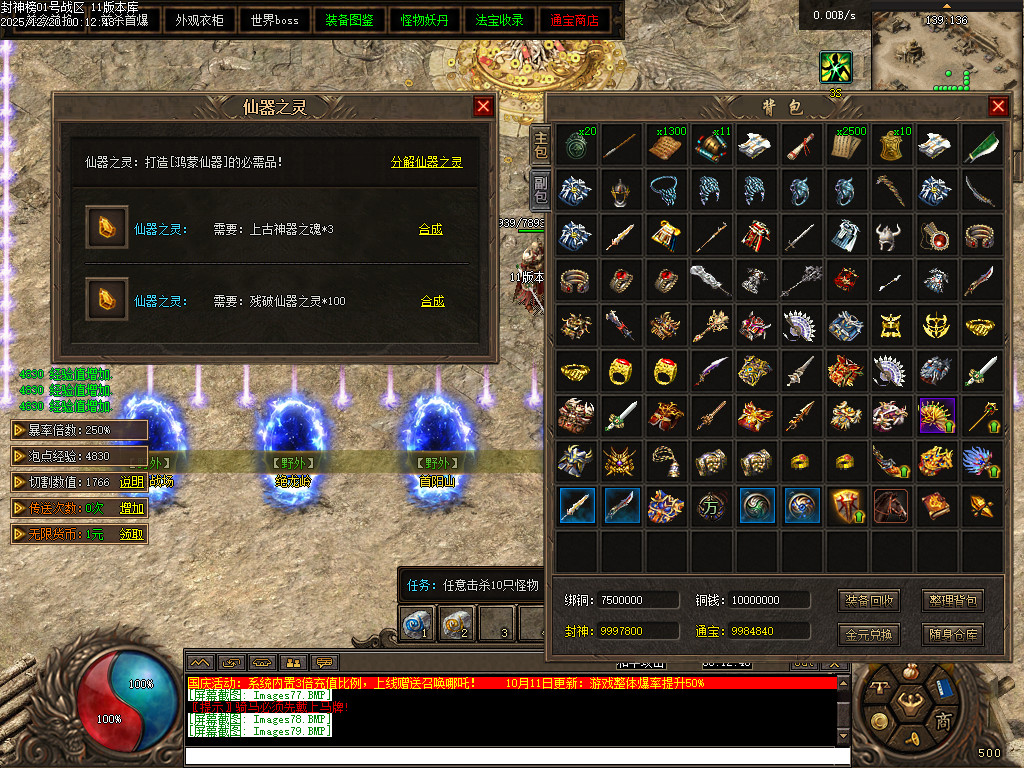Click 增加 next to 传送次数

point(132,508)
